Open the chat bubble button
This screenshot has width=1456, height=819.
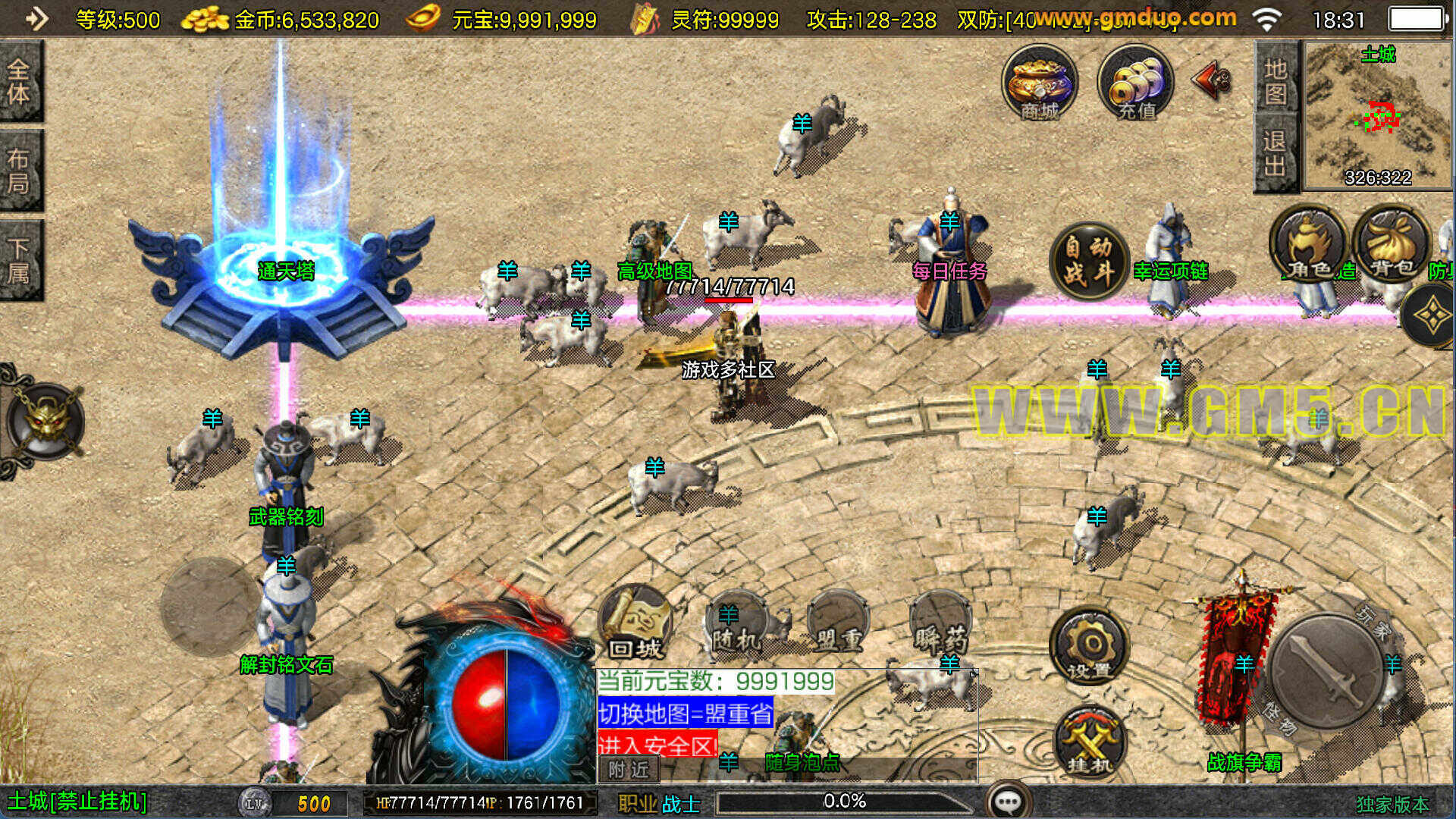pos(1009,802)
